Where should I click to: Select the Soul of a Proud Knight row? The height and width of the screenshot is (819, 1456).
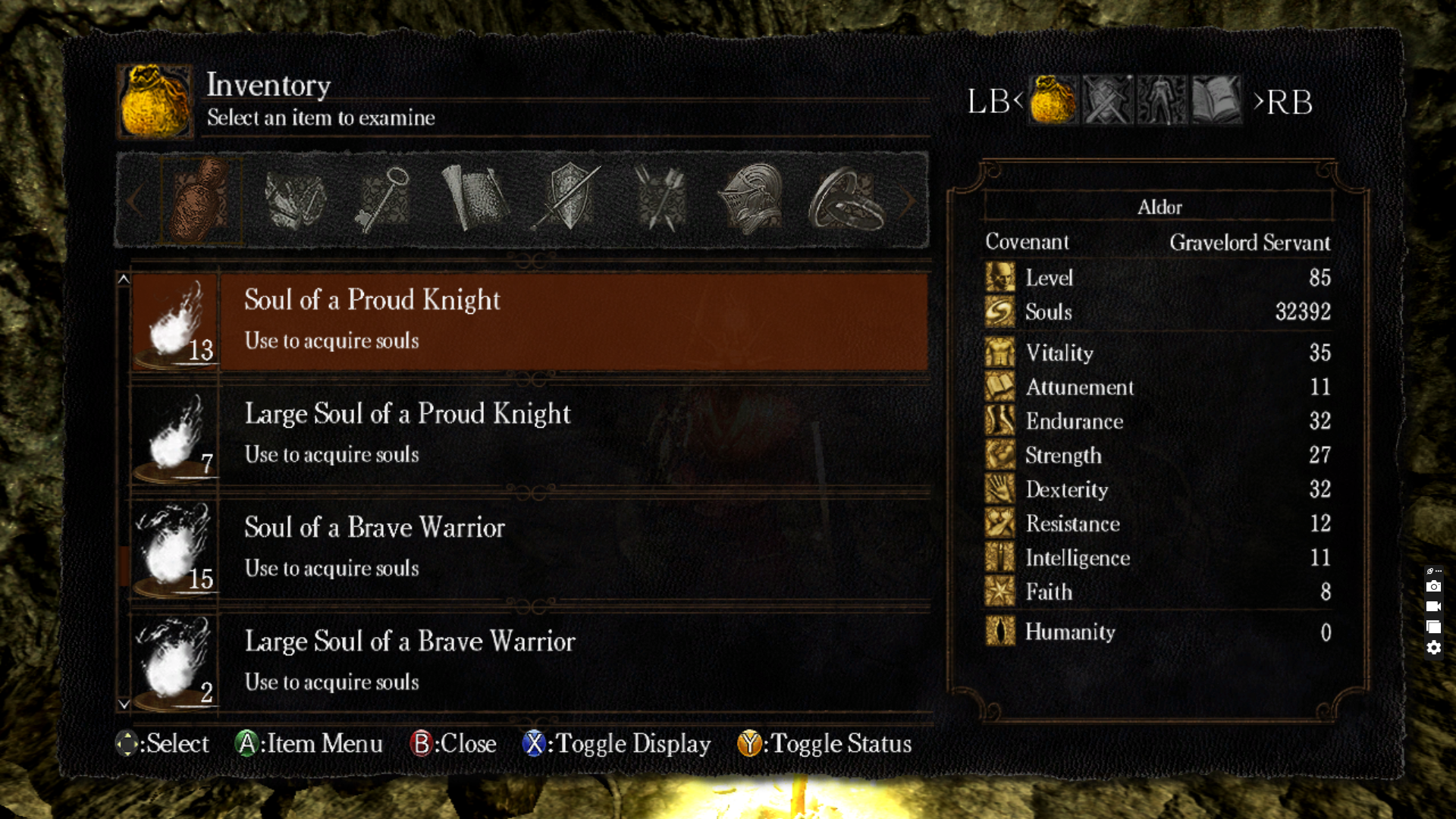[529, 321]
